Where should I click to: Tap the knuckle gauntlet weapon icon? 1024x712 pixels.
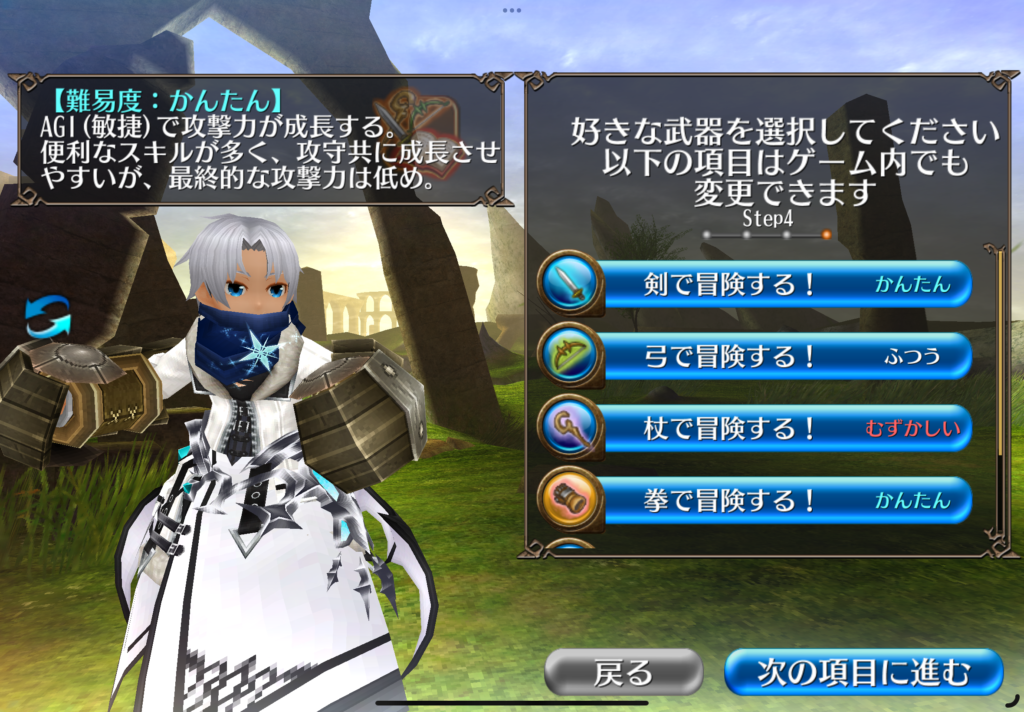570,500
